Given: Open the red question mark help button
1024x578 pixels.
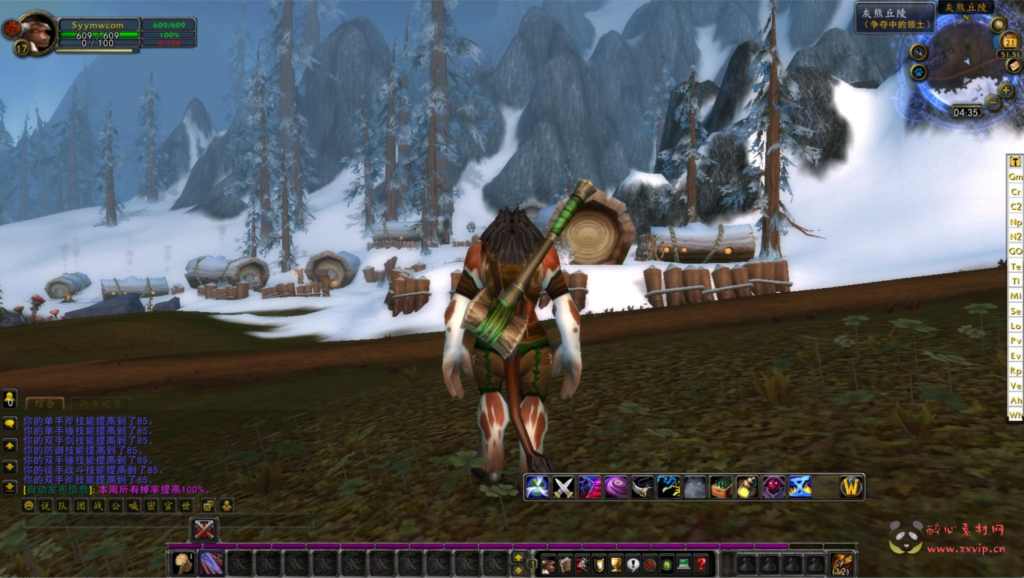Looking at the screenshot, I should [701, 565].
